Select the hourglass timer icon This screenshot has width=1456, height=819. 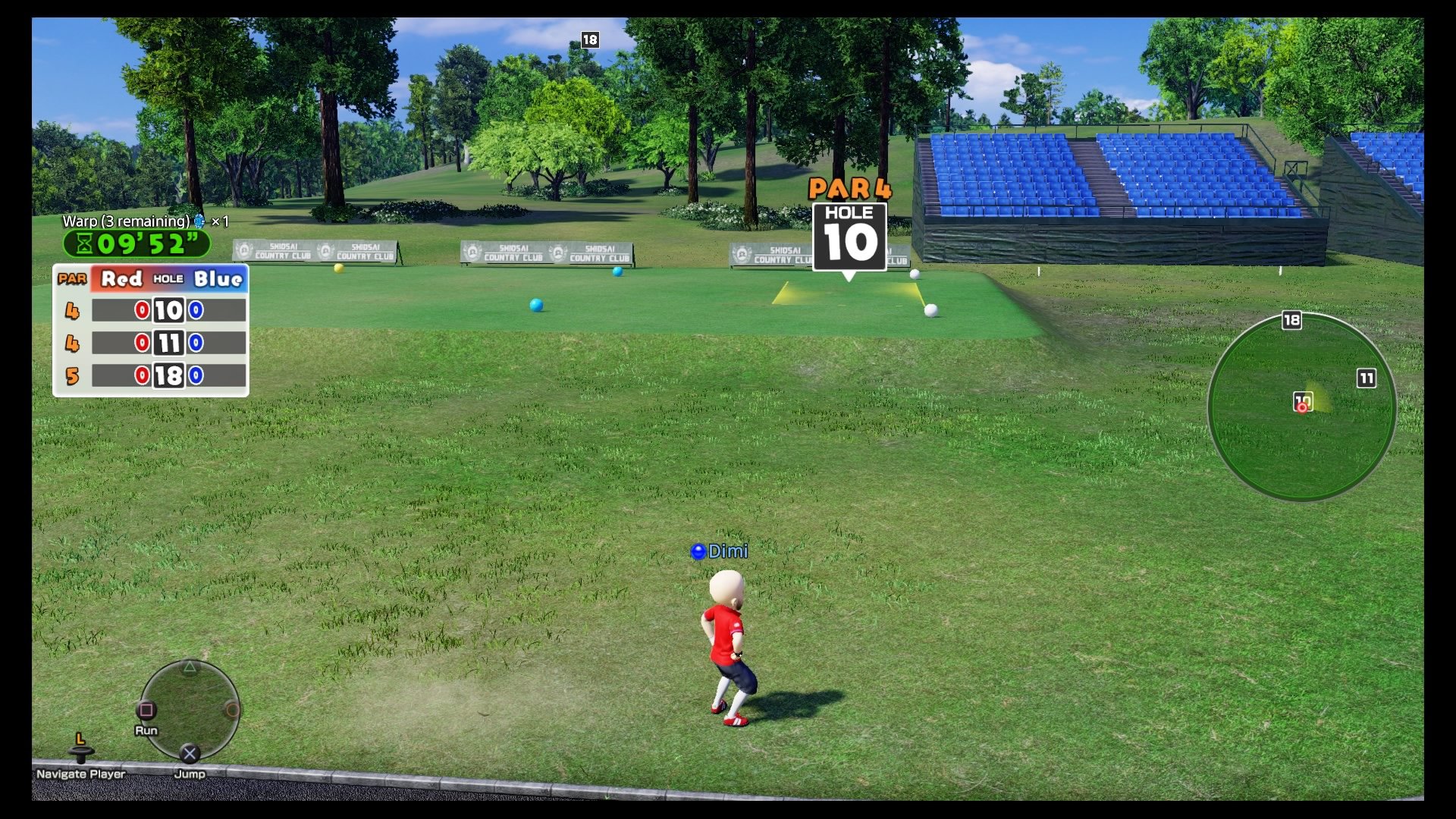click(x=86, y=244)
